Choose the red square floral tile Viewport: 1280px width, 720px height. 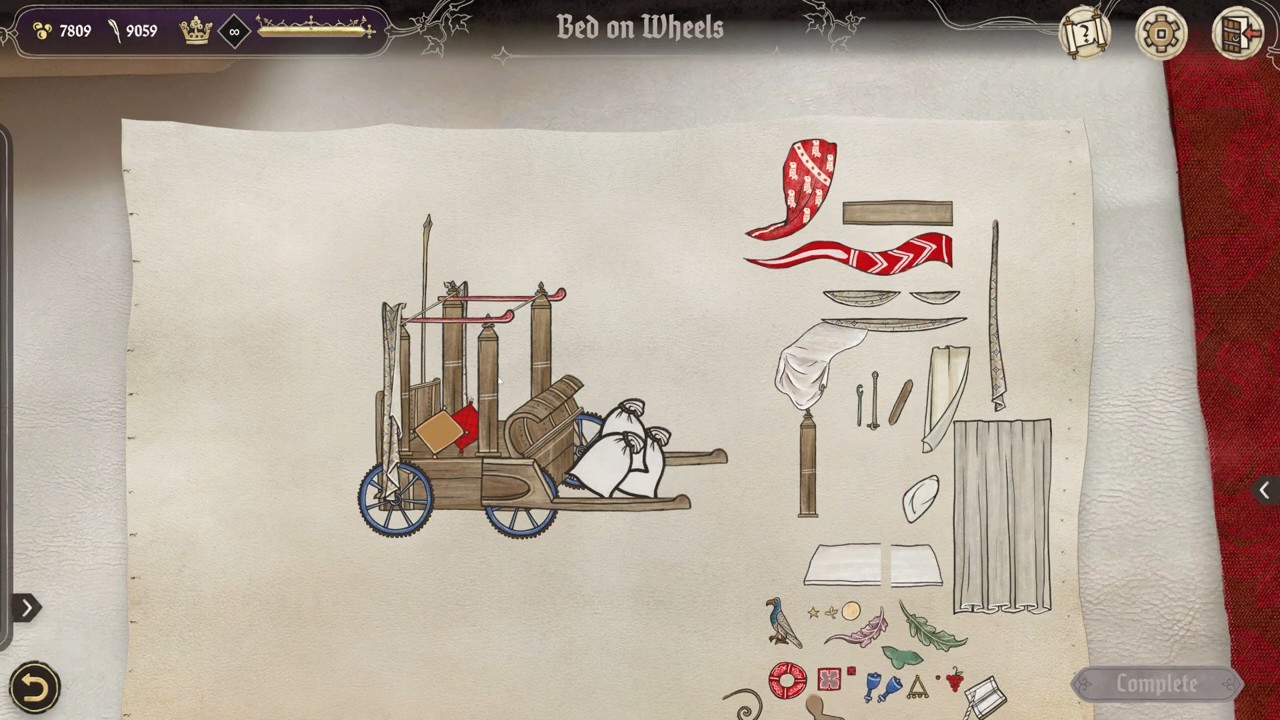coord(828,680)
